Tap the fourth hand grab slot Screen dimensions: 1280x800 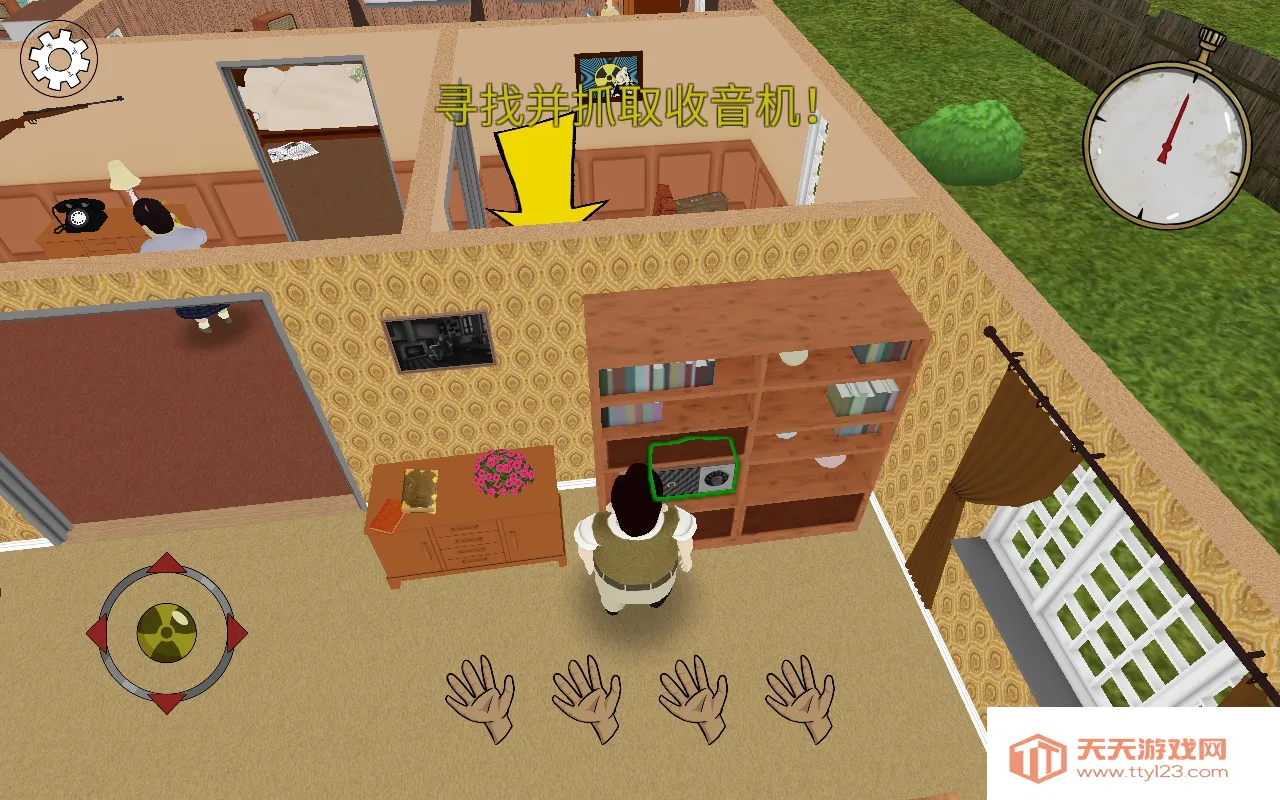click(800, 700)
